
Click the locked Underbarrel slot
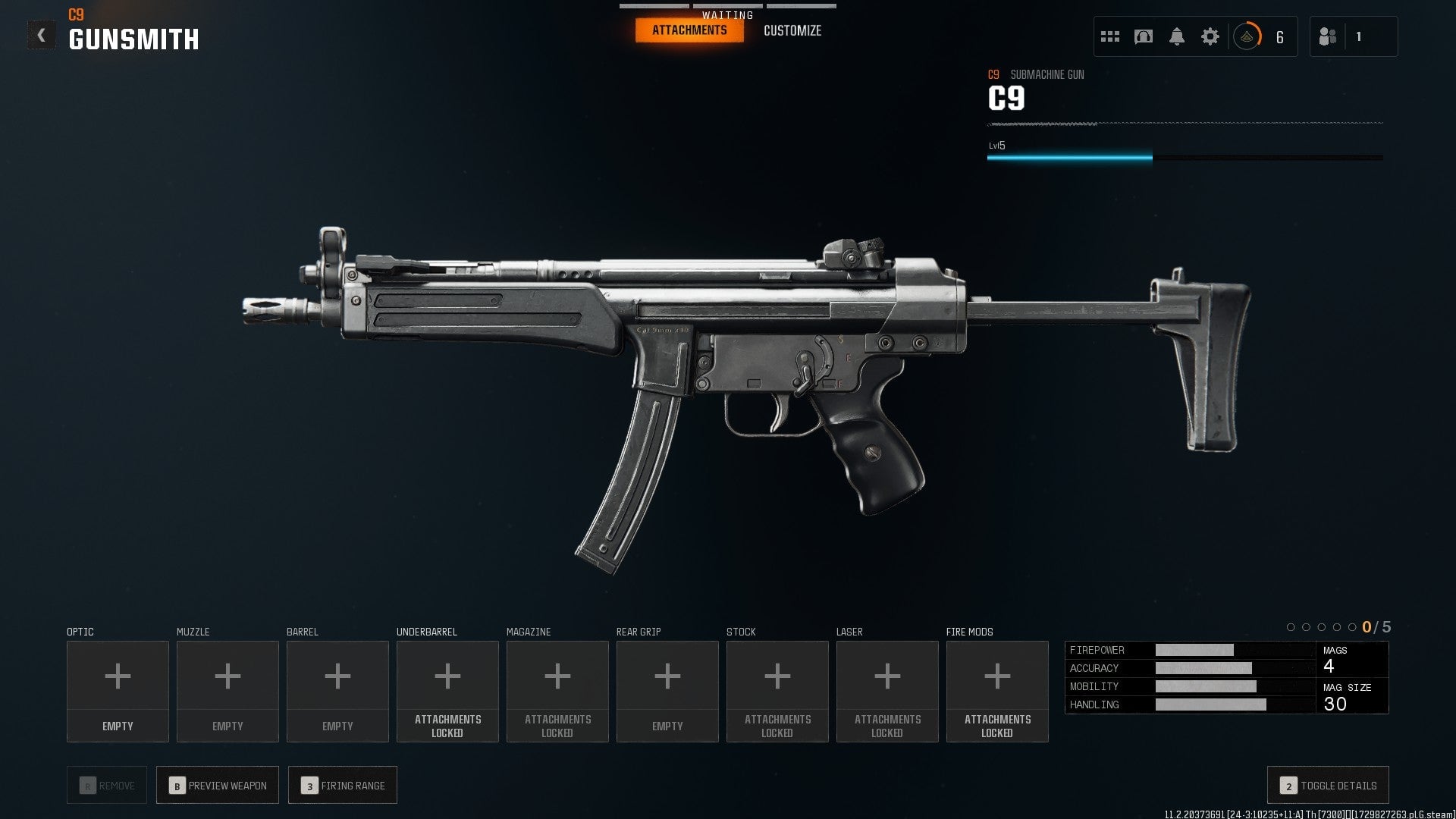(x=447, y=675)
